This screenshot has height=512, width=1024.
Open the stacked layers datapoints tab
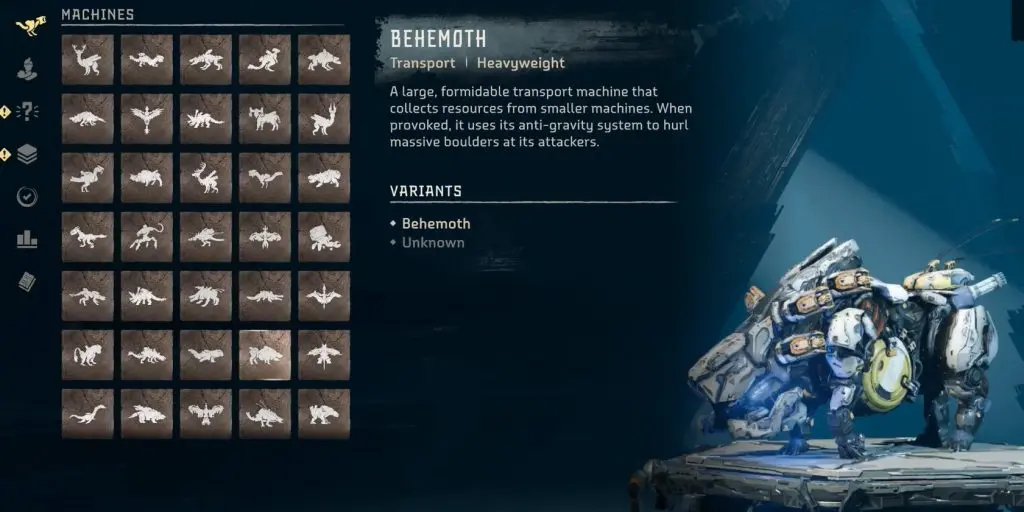[28, 154]
